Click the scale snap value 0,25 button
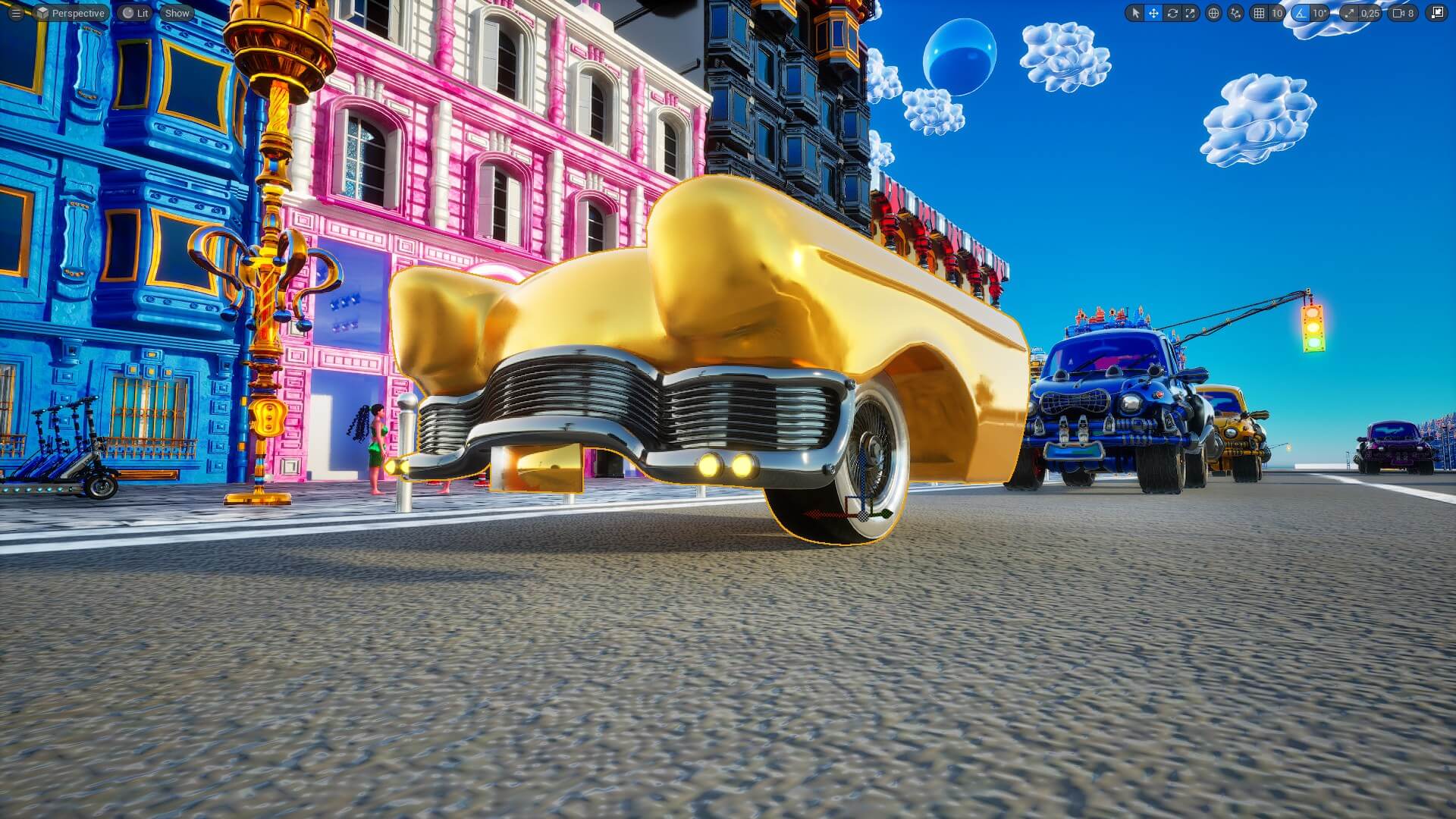Viewport: 1456px width, 819px height. pos(1370,14)
